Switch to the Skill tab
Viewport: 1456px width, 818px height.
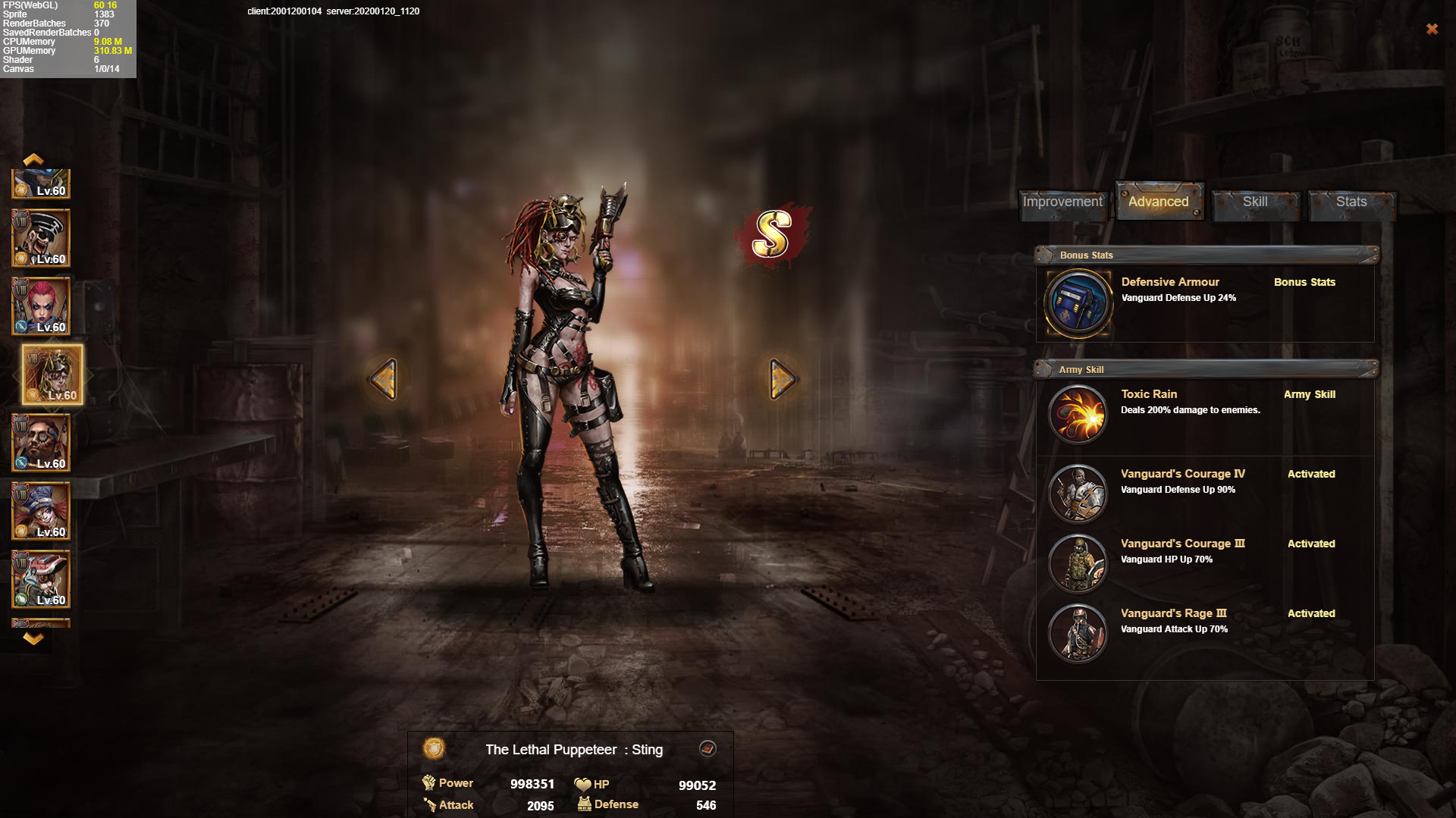point(1254,202)
